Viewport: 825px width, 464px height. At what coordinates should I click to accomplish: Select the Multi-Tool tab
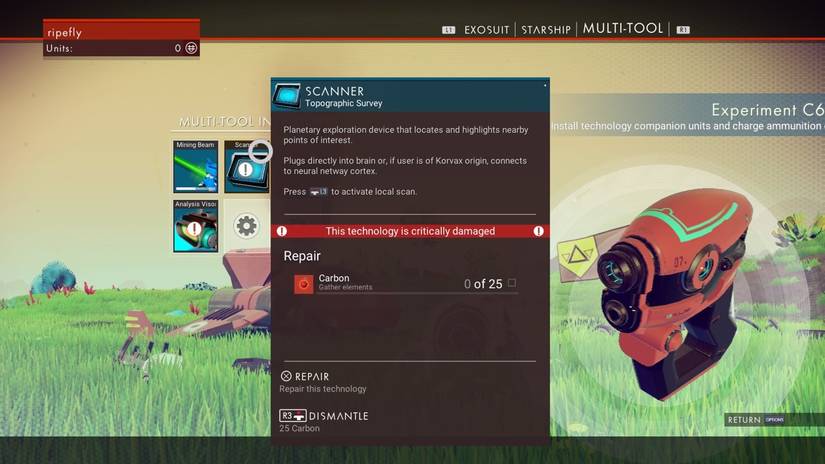click(x=623, y=29)
